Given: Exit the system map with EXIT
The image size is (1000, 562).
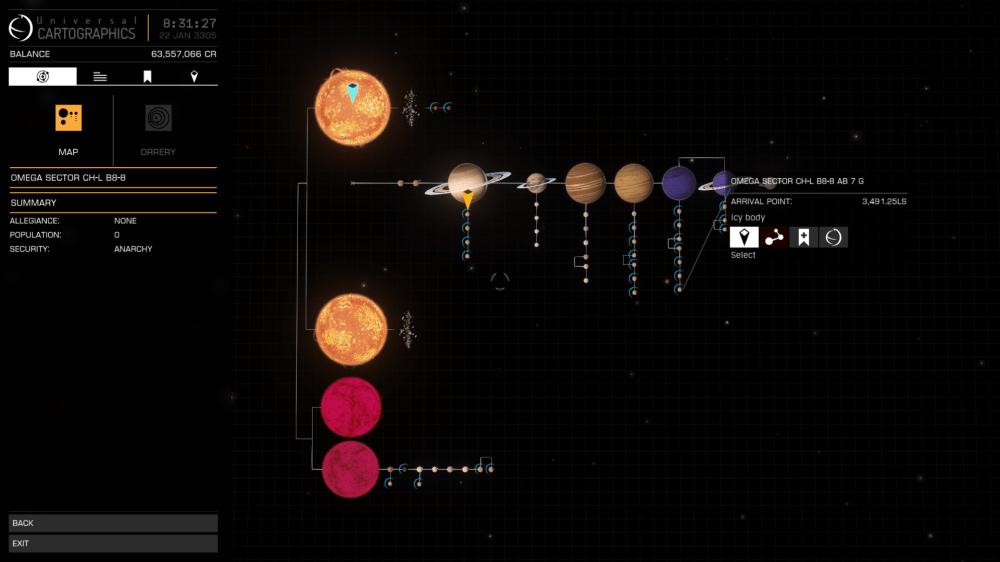Looking at the screenshot, I should (113, 544).
